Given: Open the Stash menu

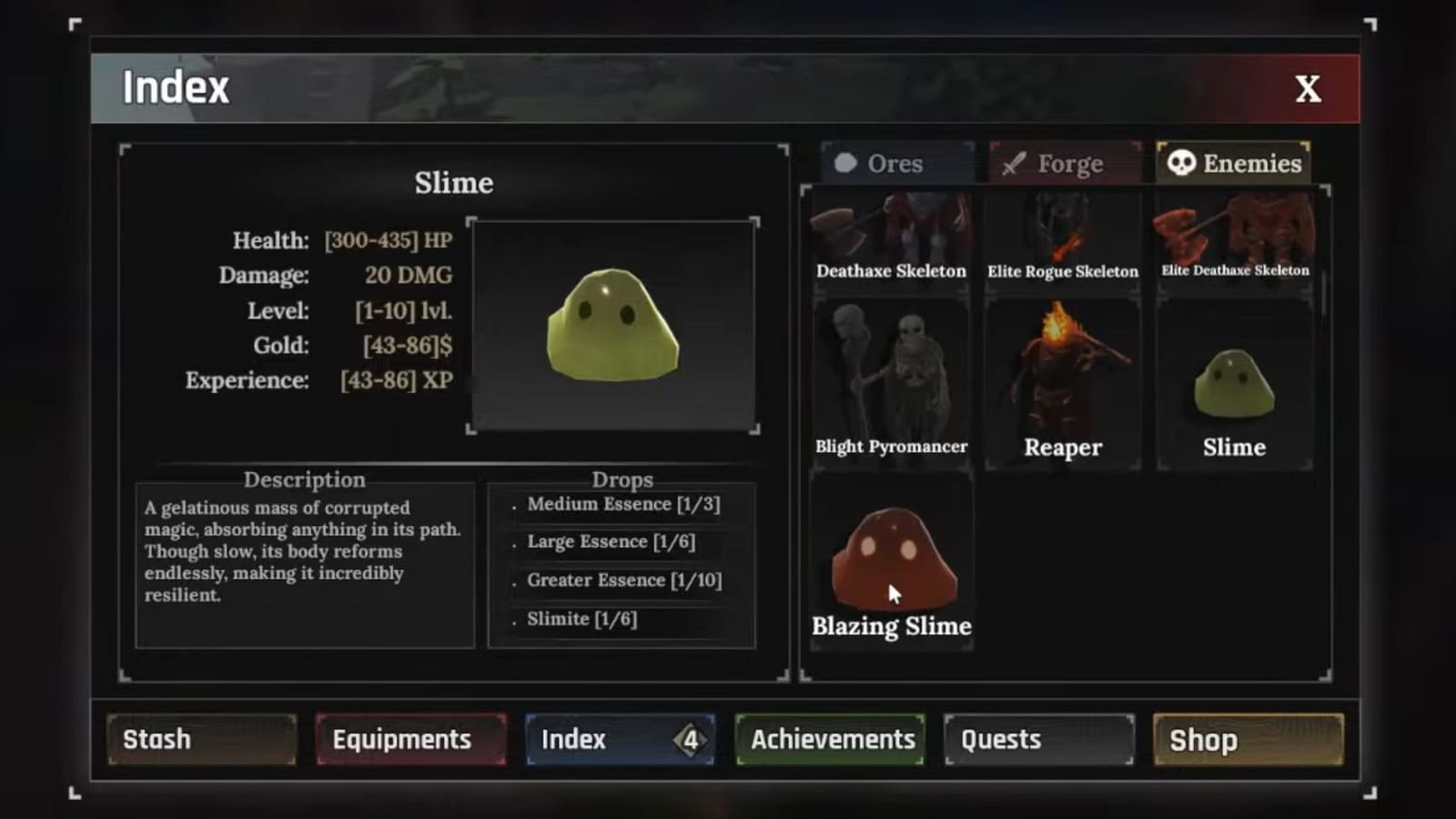Looking at the screenshot, I should 200,739.
